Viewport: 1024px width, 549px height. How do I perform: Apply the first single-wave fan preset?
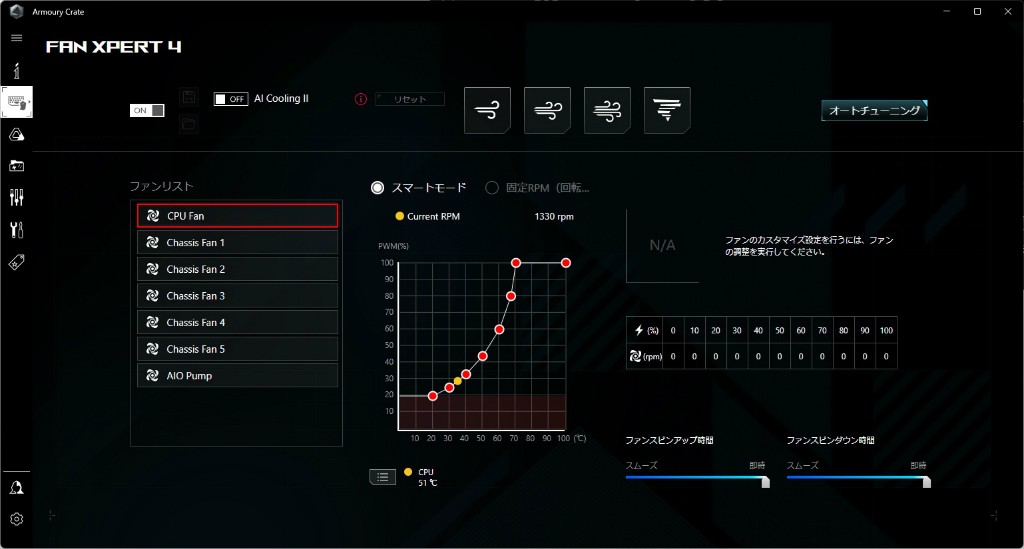tap(488, 110)
